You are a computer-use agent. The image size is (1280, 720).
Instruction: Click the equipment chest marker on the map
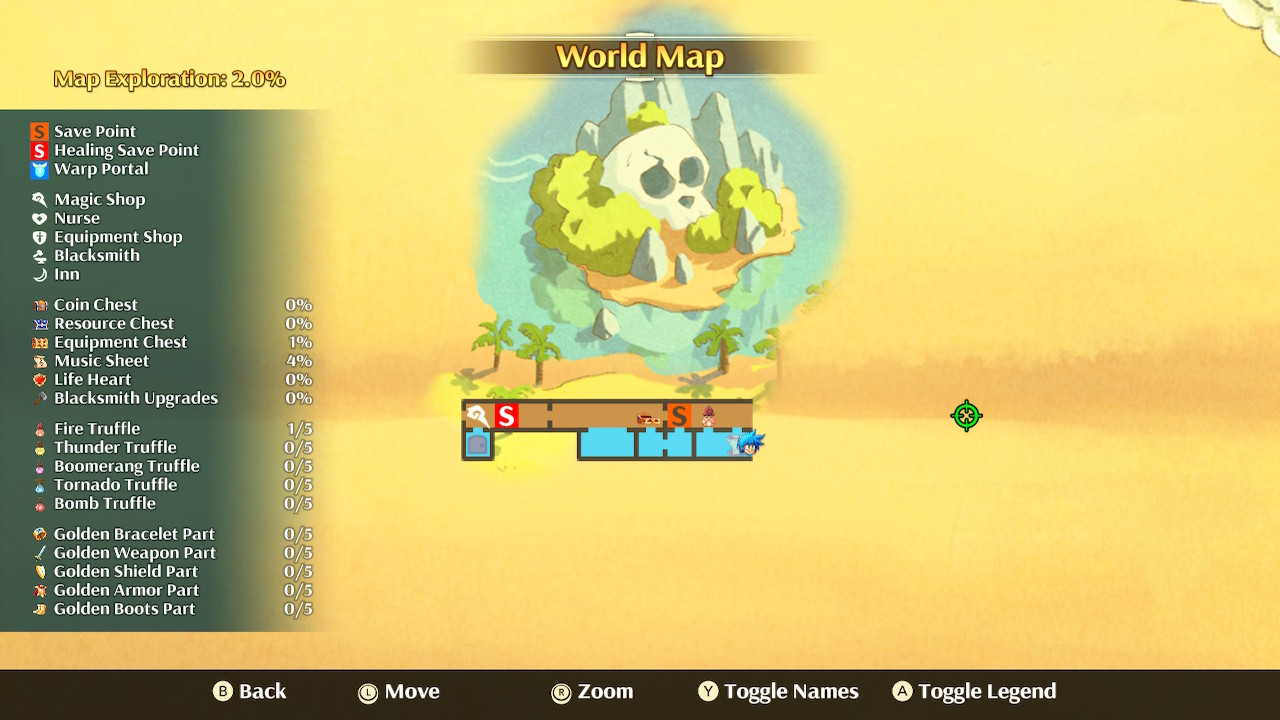[648, 418]
